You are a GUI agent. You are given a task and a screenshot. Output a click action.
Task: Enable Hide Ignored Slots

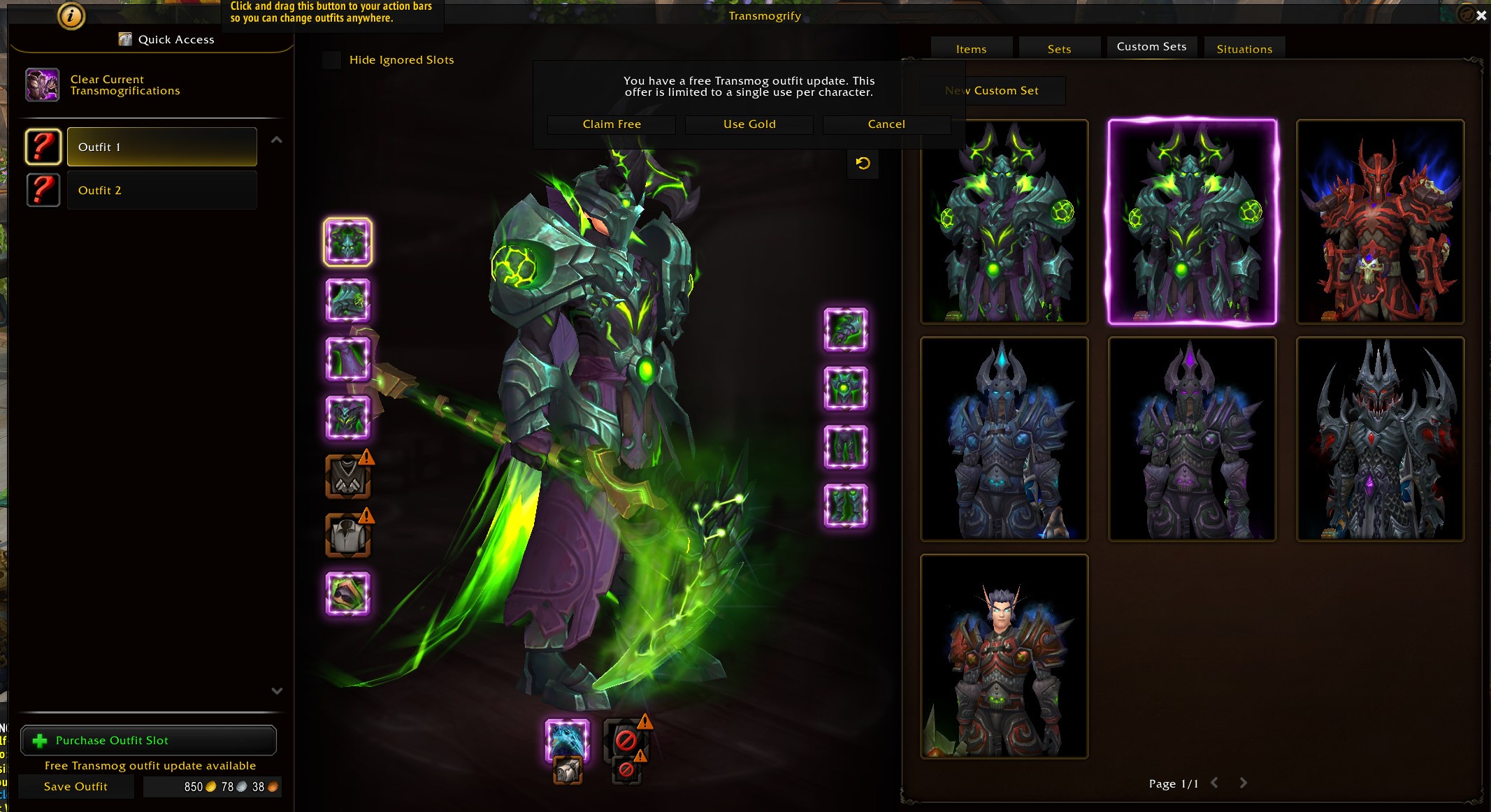tap(331, 60)
